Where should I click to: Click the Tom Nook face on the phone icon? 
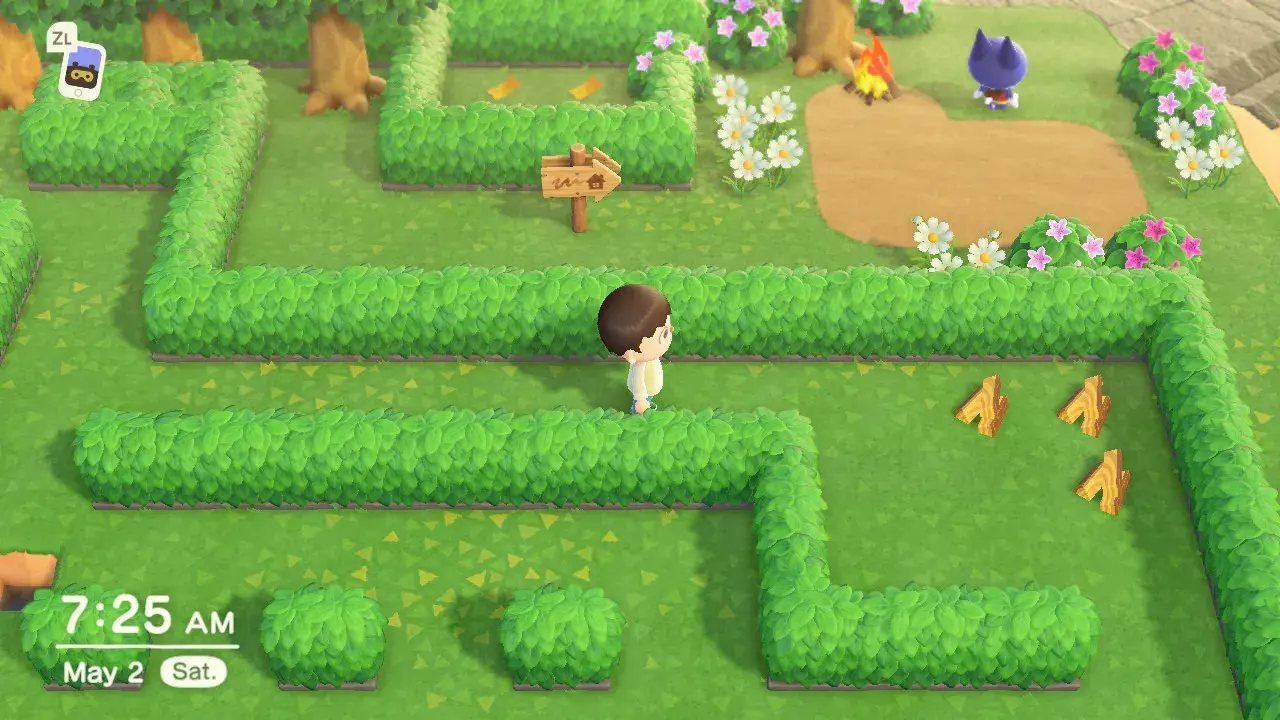click(x=81, y=75)
